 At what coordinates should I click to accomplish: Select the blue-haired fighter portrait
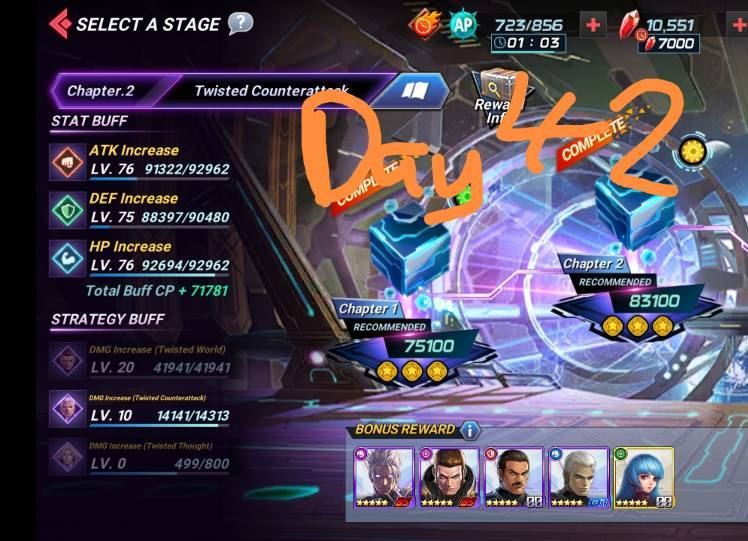click(643, 477)
